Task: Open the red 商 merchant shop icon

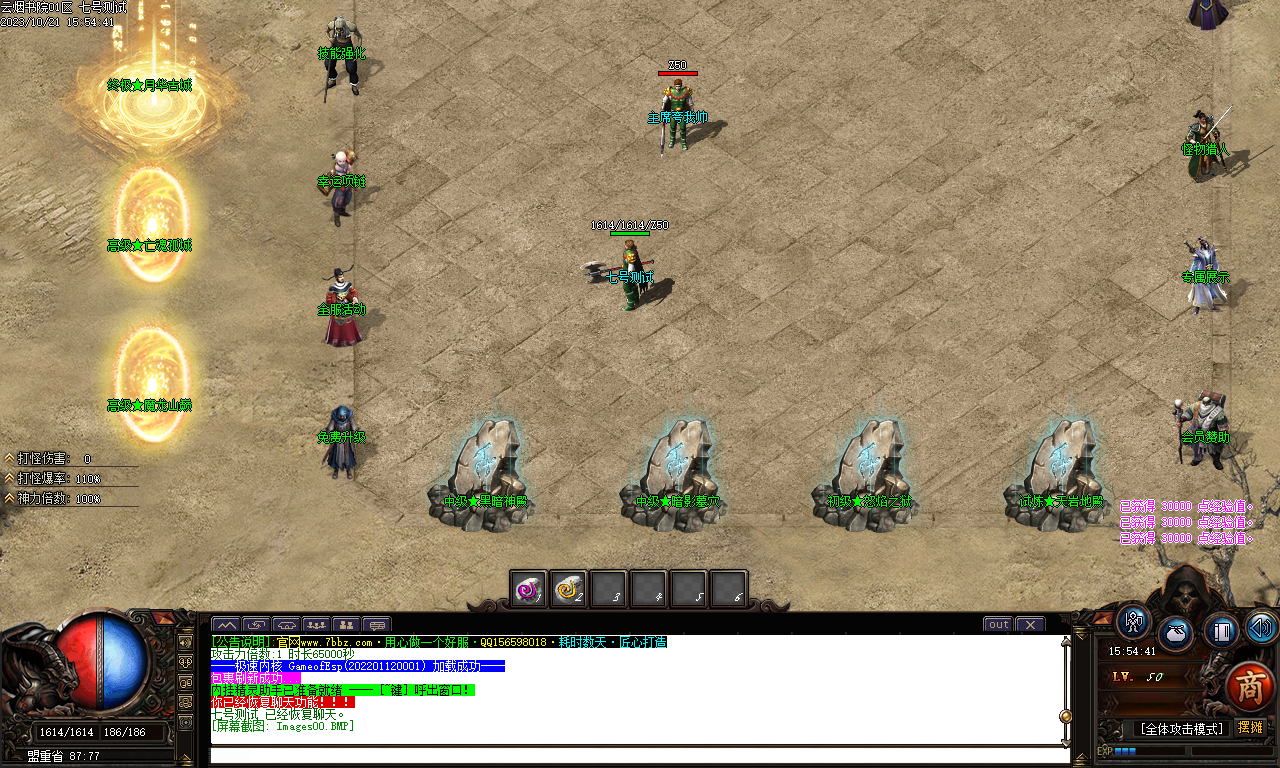Action: [x=1249, y=685]
